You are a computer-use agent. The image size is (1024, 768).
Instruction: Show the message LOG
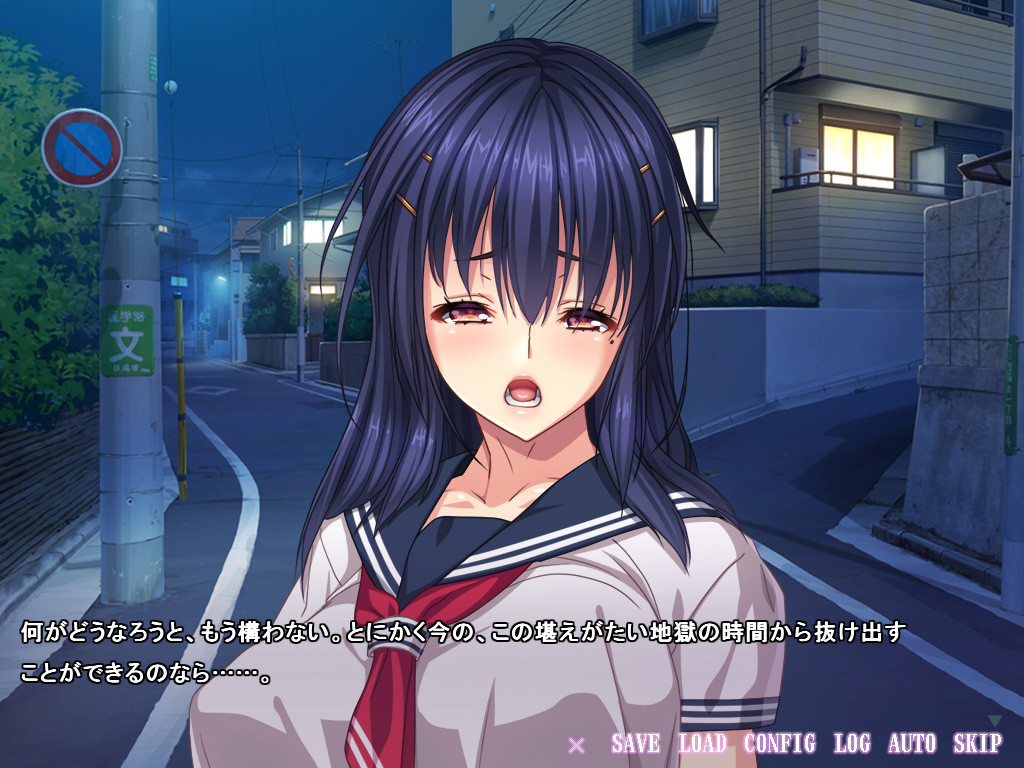click(x=852, y=743)
